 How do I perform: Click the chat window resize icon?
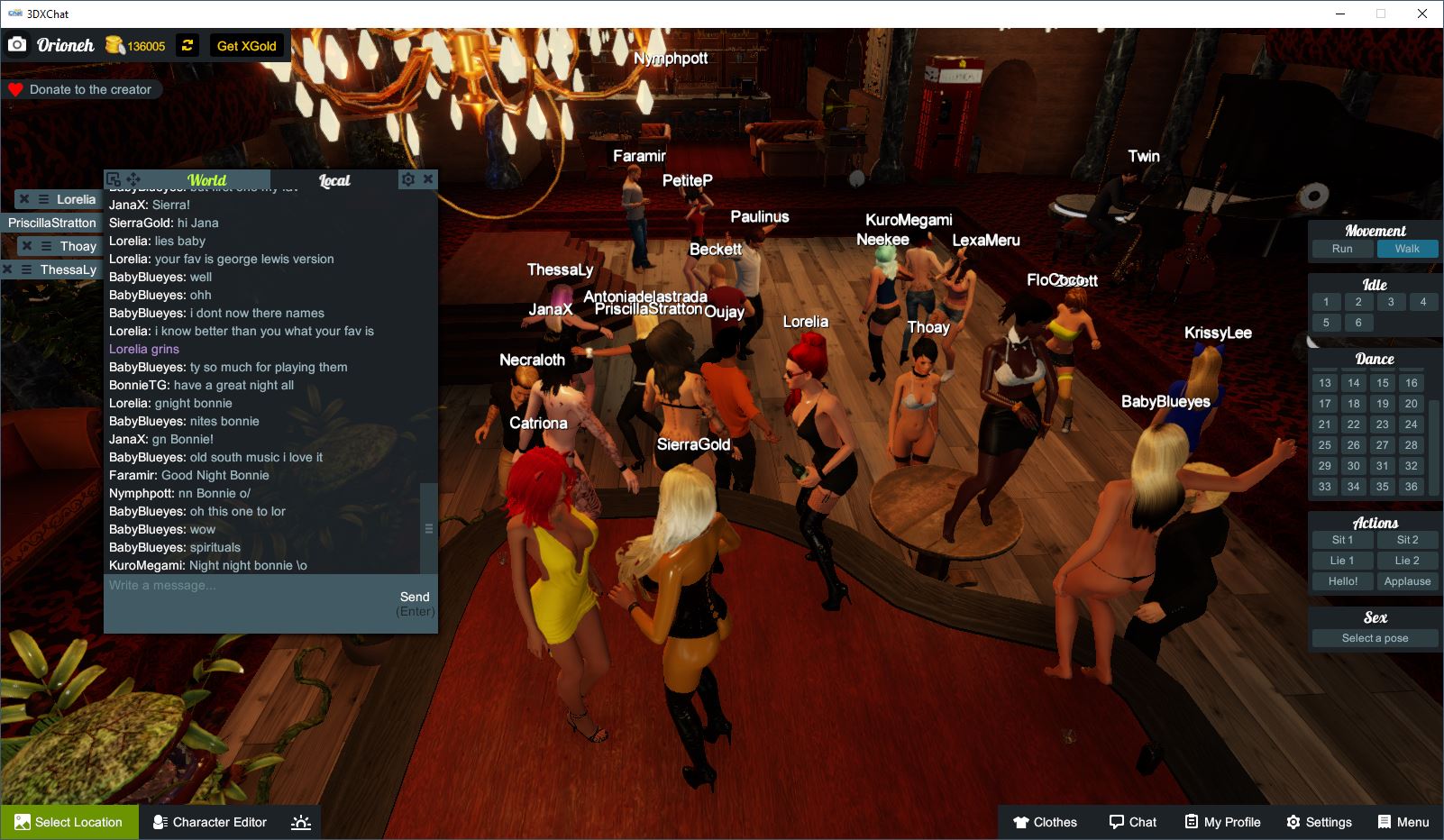point(112,178)
